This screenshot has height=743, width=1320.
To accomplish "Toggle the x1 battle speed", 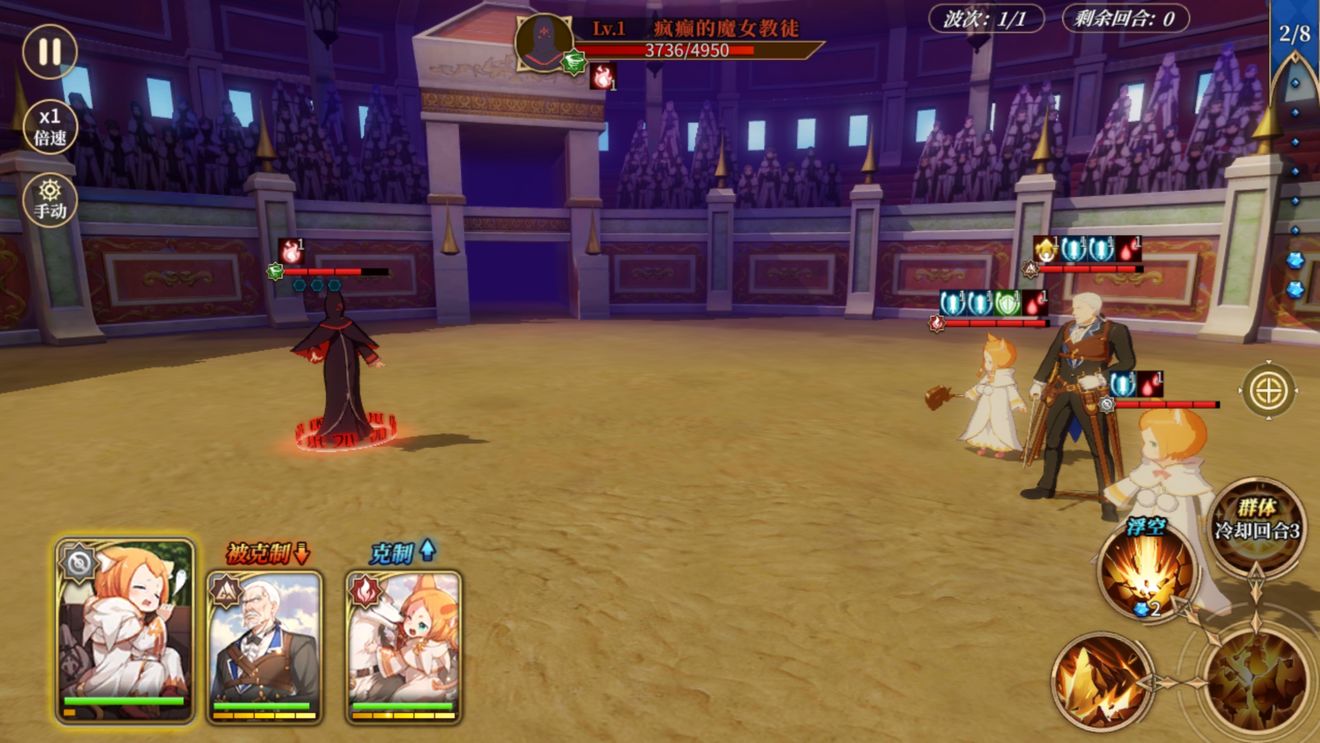I will [x=50, y=126].
